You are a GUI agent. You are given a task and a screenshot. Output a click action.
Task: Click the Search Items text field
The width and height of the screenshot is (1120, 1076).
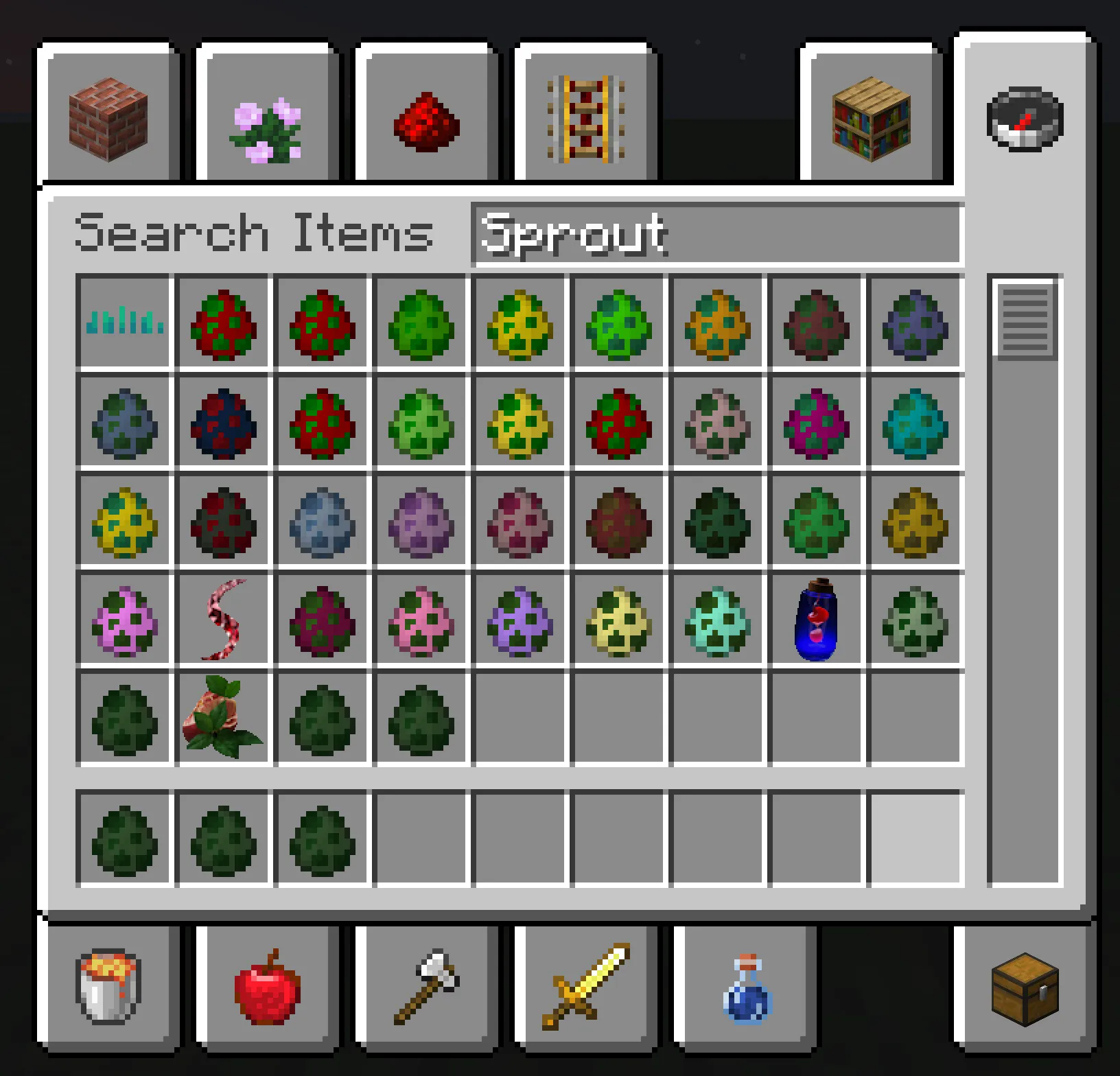pos(714,233)
